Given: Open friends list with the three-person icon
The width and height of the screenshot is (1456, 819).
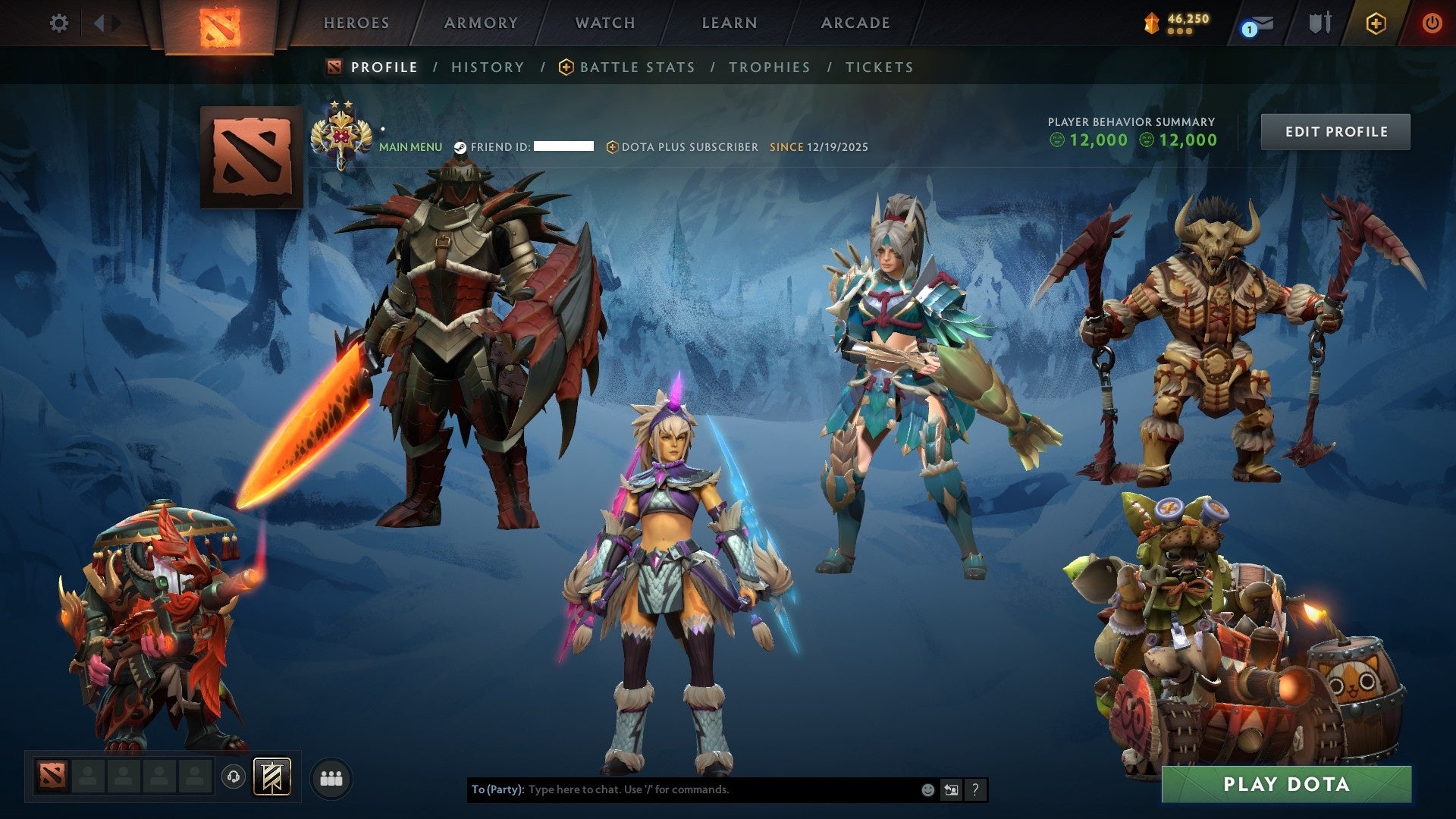Looking at the screenshot, I should pyautogui.click(x=330, y=778).
